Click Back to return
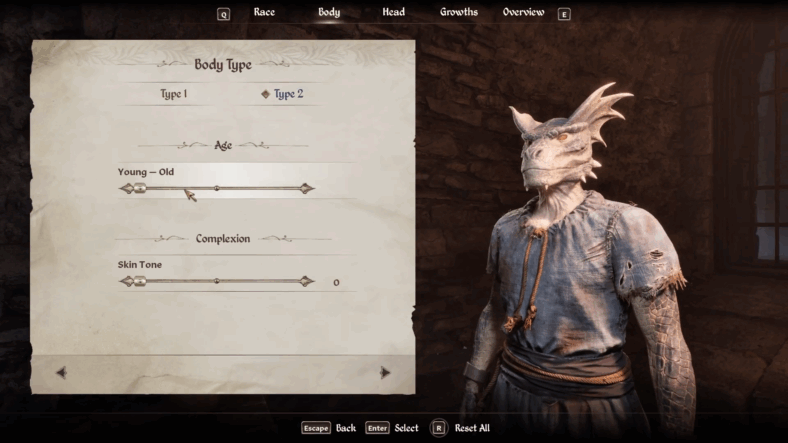Viewport: 788px width, 443px height. pos(329,428)
